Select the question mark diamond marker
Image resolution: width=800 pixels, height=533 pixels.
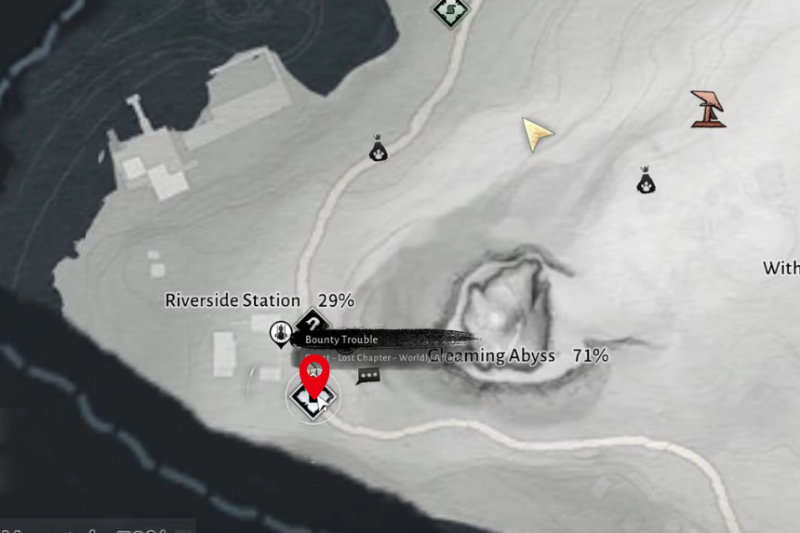(x=314, y=323)
